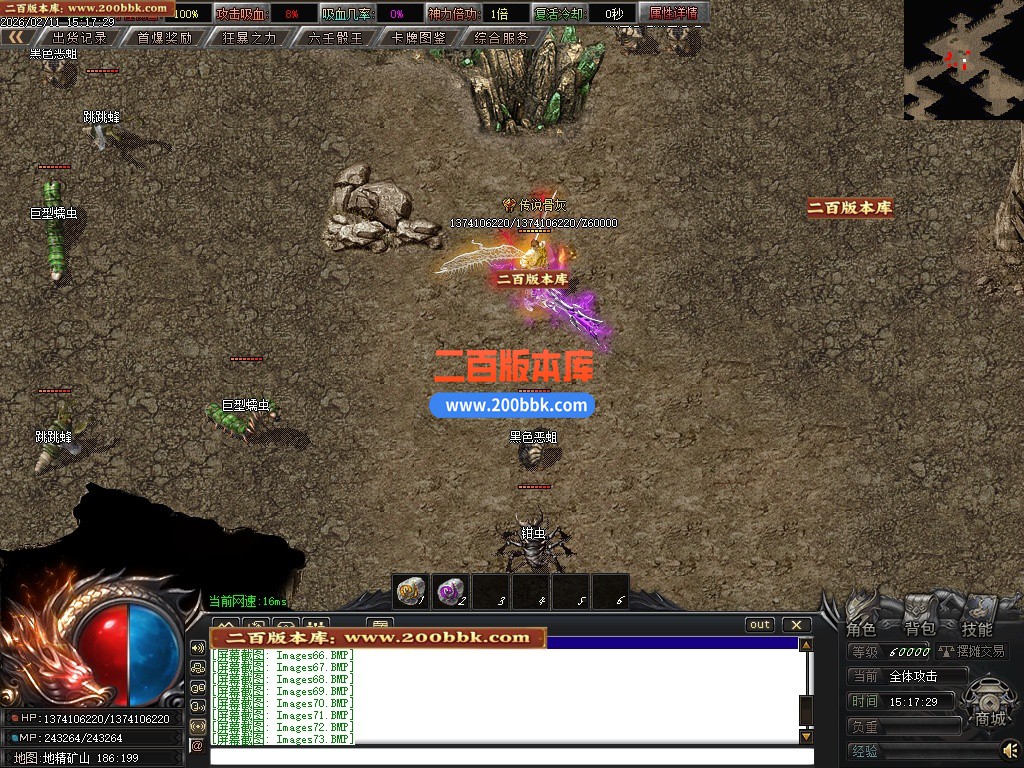Select the 首爆奖励 first-kill rewards tab

point(164,38)
